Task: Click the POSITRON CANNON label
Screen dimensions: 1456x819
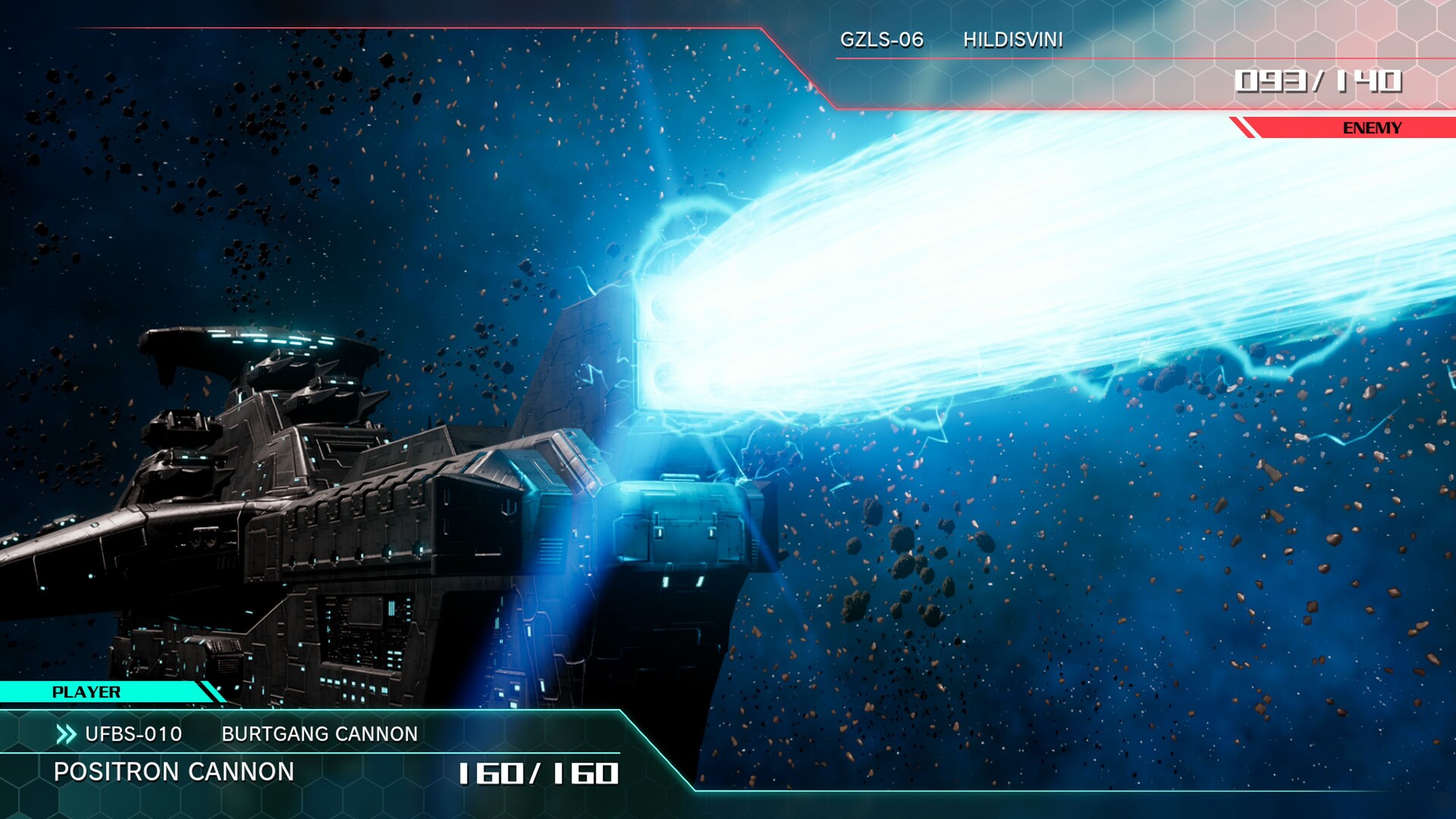Action: tap(174, 772)
